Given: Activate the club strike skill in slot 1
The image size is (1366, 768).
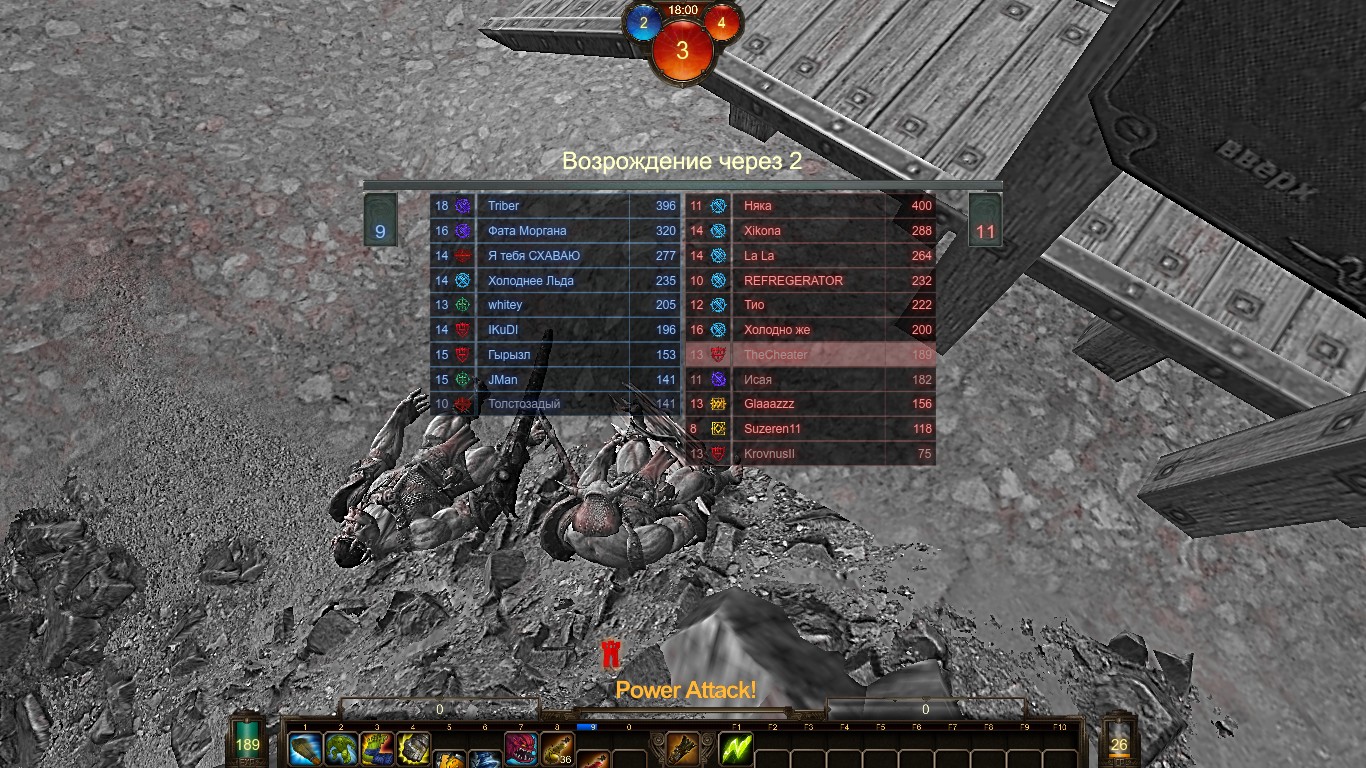Looking at the screenshot, I should coord(305,749).
